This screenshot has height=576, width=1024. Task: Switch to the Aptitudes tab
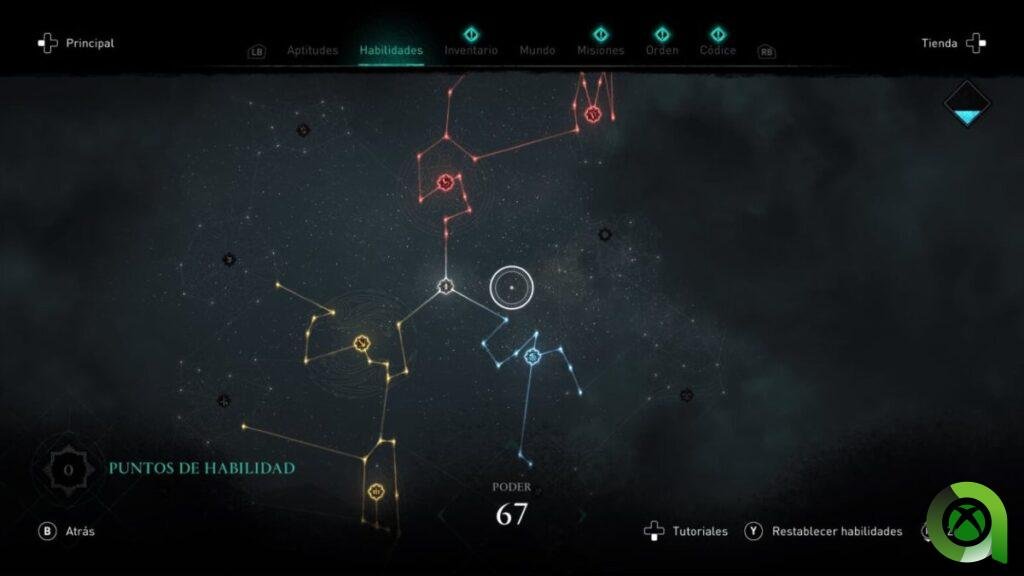(312, 50)
